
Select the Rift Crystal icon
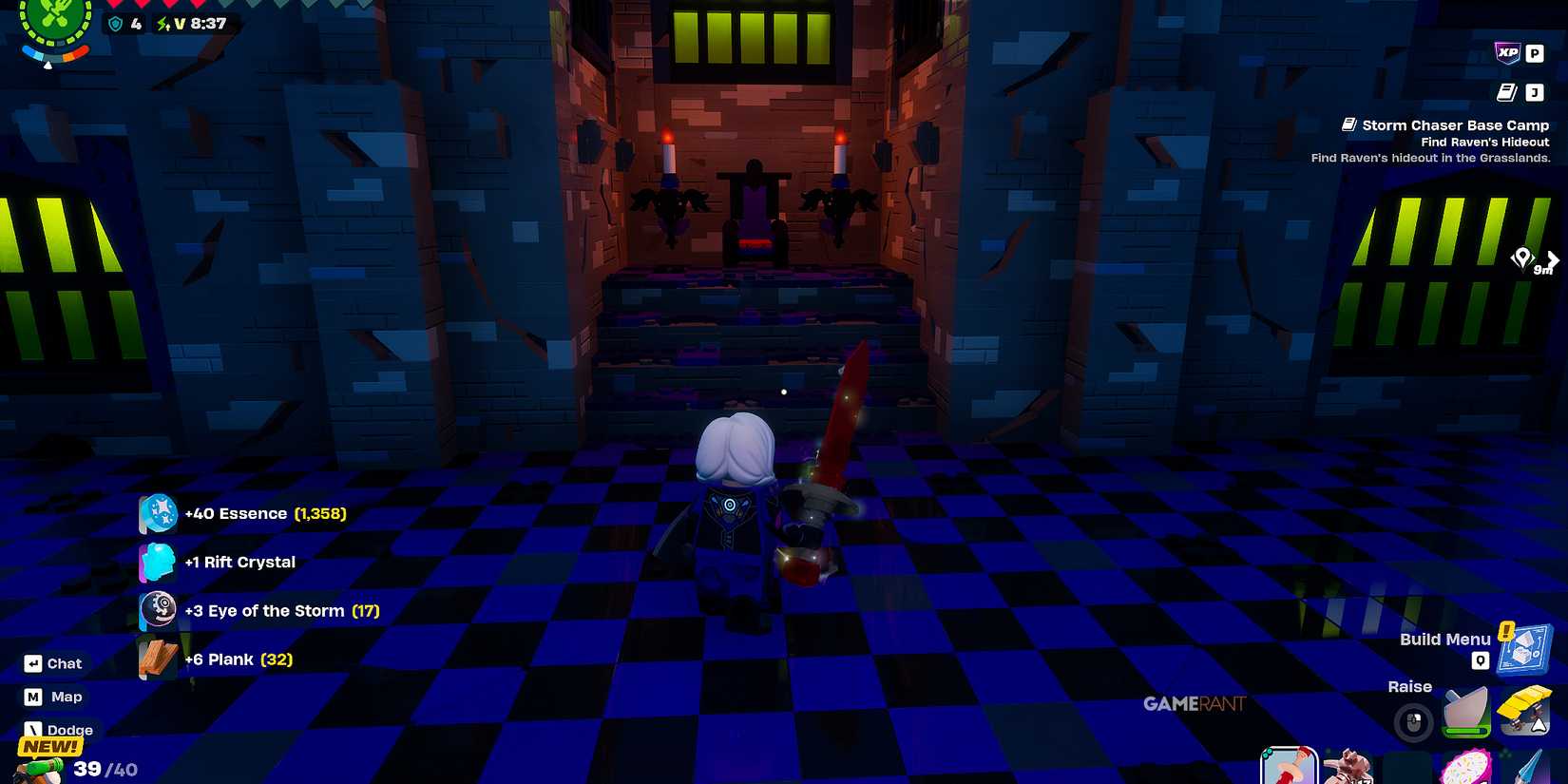coord(158,562)
